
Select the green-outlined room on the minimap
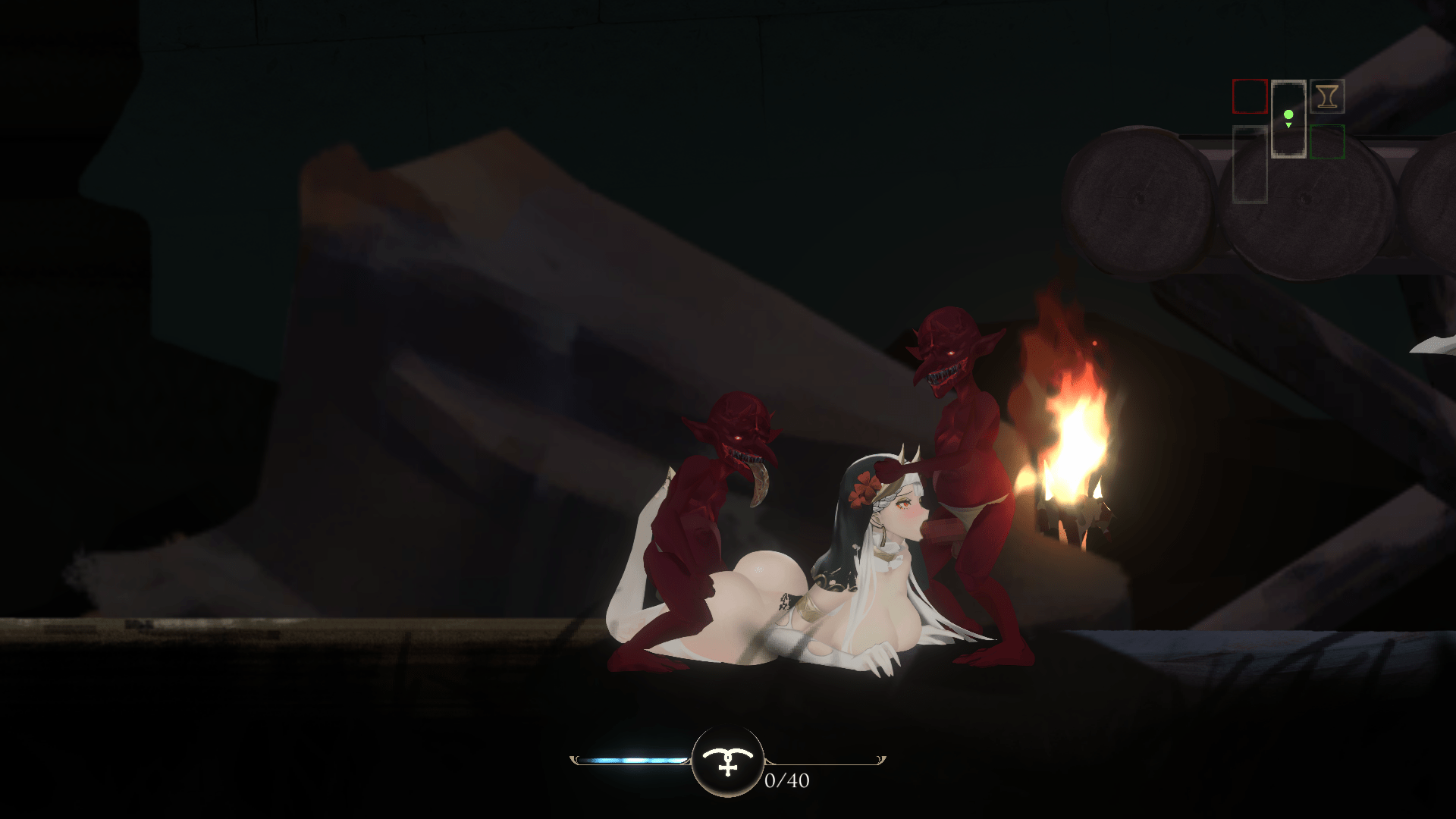(1327, 141)
